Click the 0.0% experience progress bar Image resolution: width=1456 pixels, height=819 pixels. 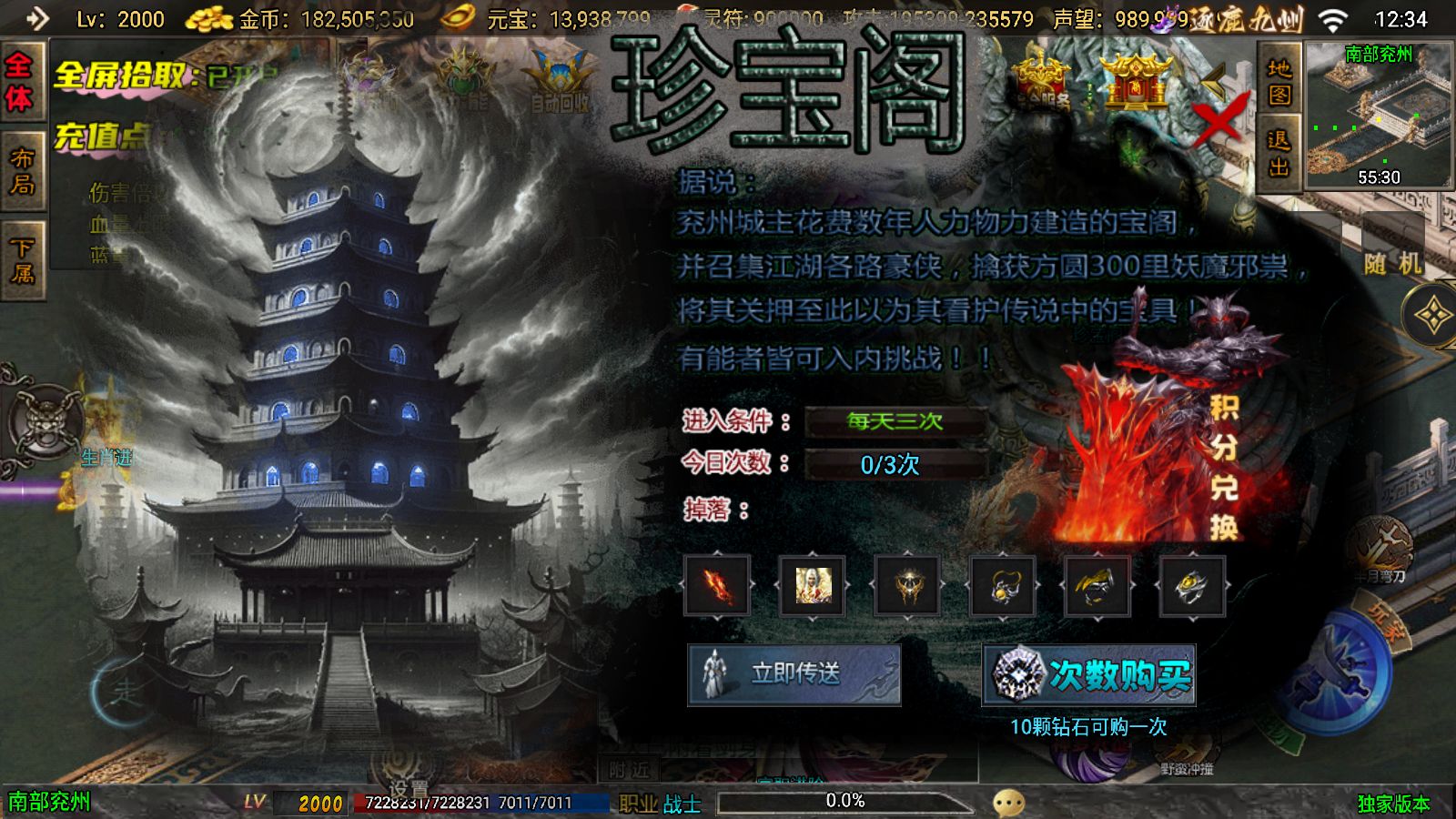click(x=844, y=802)
